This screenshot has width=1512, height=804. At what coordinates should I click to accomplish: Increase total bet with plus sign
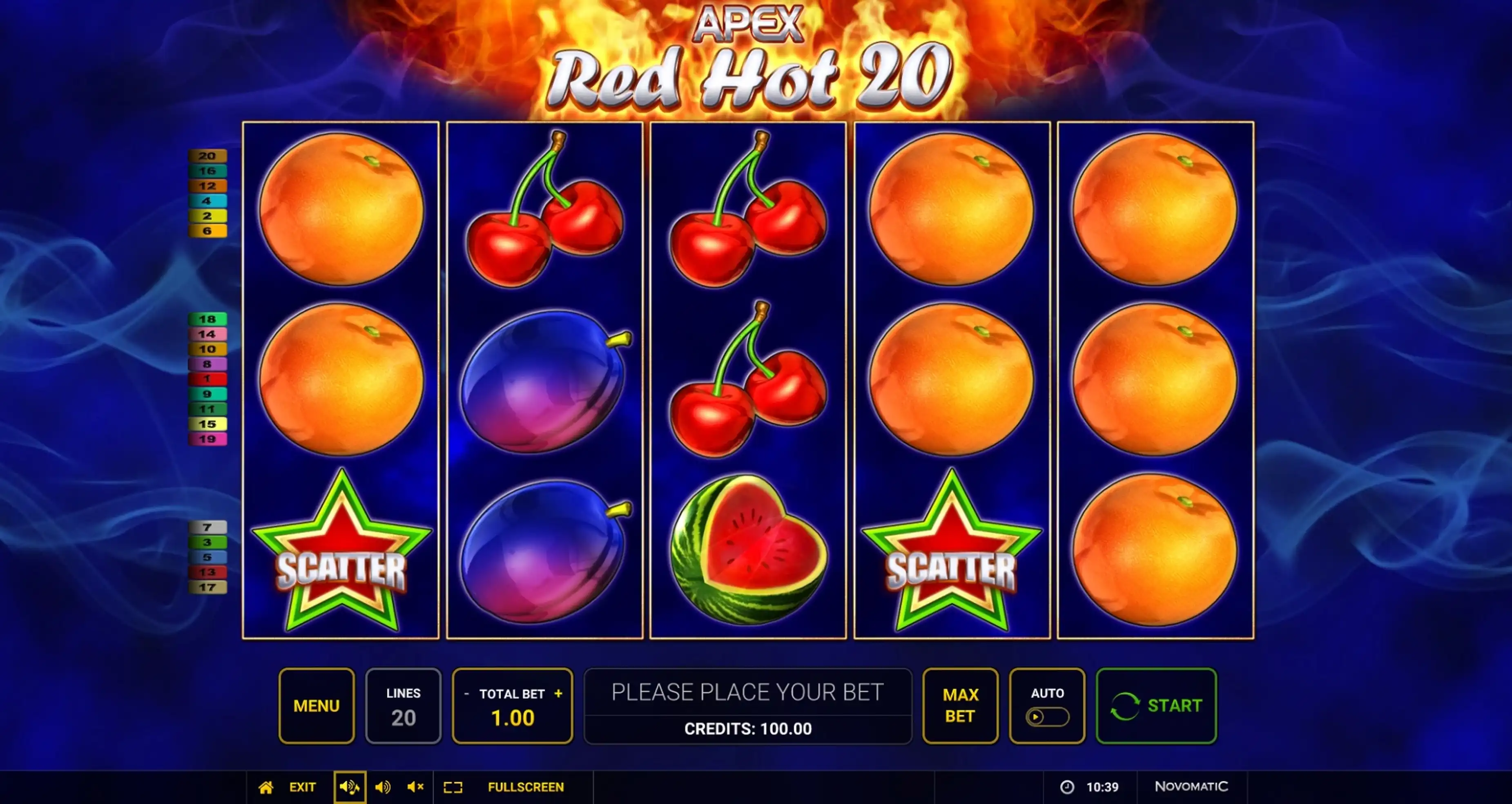pyautogui.click(x=558, y=694)
